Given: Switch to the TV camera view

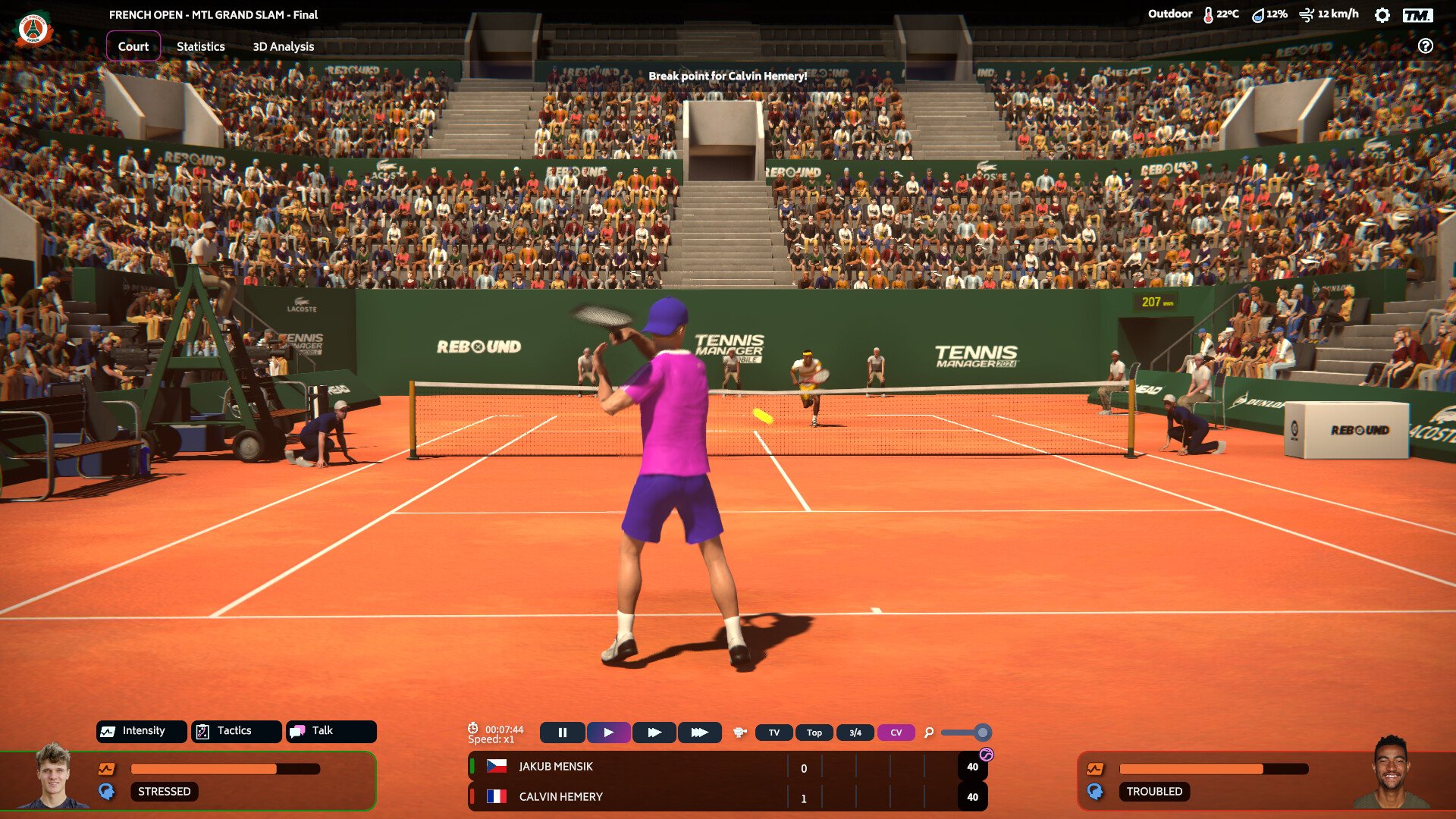Looking at the screenshot, I should pyautogui.click(x=773, y=733).
